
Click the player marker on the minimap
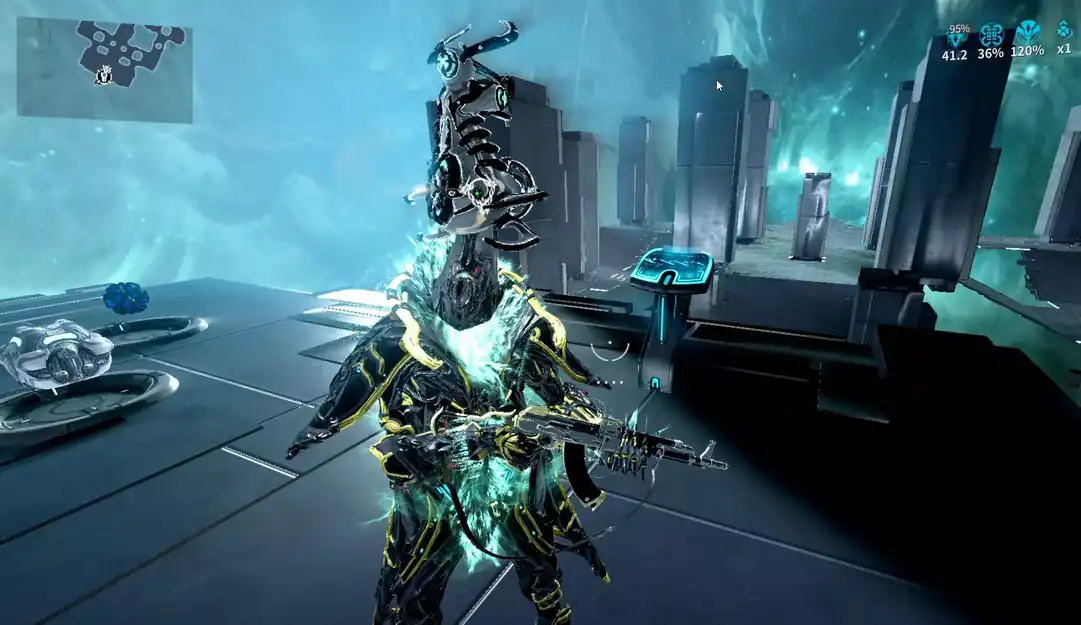click(103, 75)
